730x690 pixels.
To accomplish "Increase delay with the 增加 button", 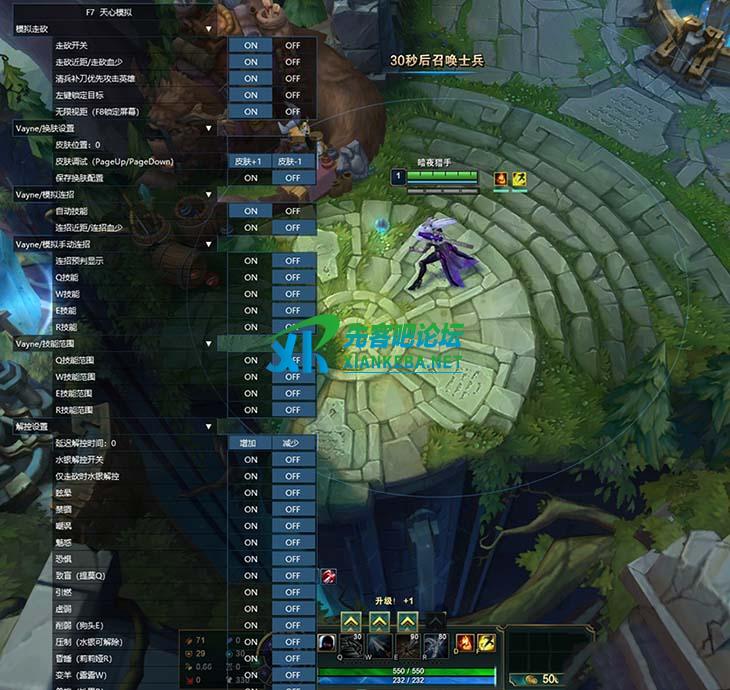I will pyautogui.click(x=250, y=443).
